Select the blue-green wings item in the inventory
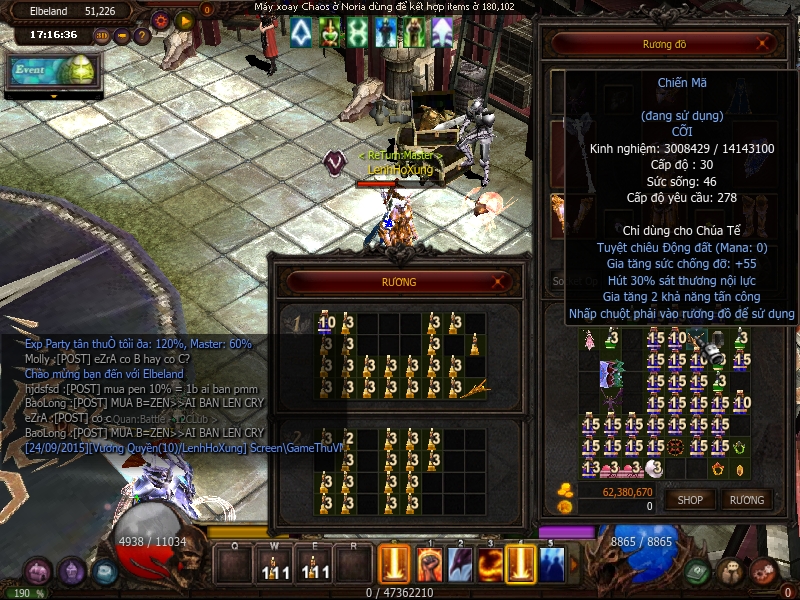The height and width of the screenshot is (600, 800). coord(611,375)
